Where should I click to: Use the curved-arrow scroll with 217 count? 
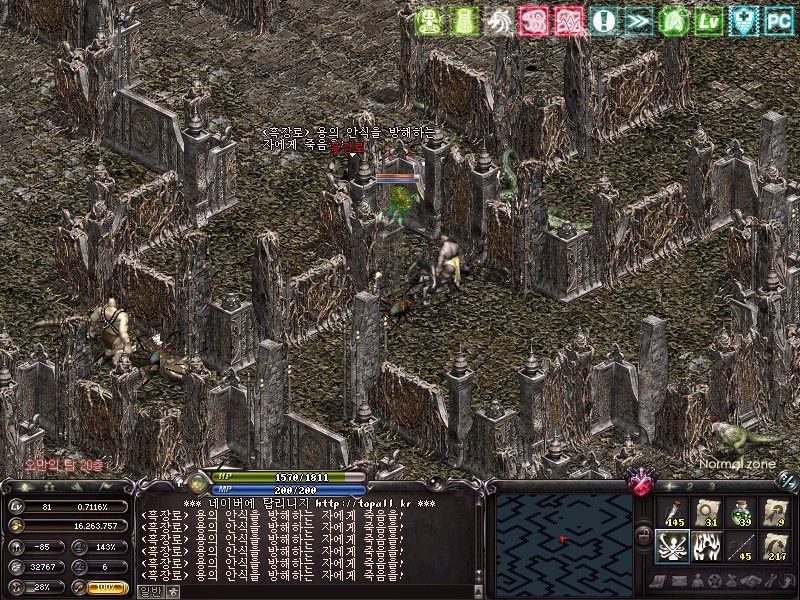(775, 546)
